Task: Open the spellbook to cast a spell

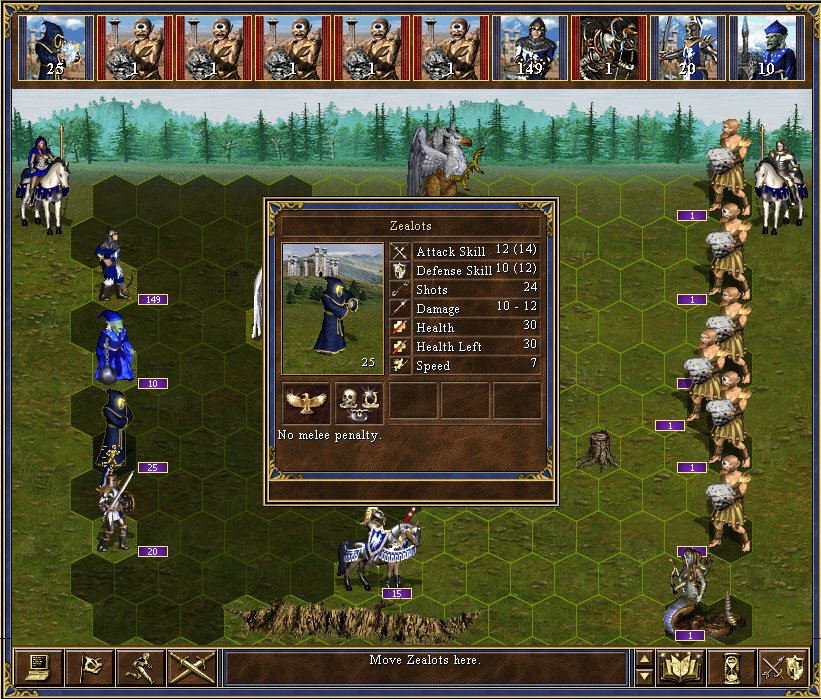Action: coord(680,667)
